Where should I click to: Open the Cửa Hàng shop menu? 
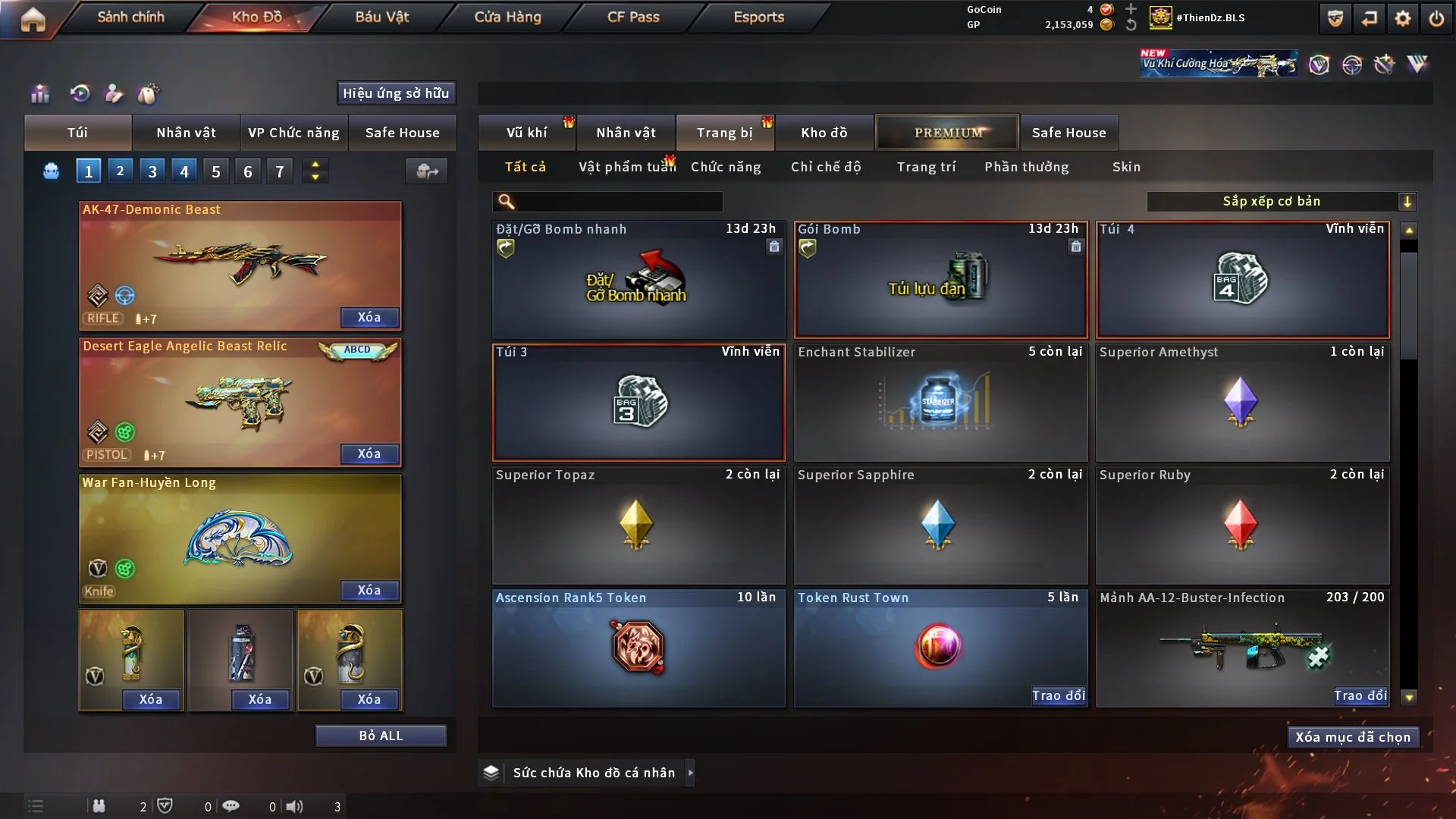pos(507,17)
